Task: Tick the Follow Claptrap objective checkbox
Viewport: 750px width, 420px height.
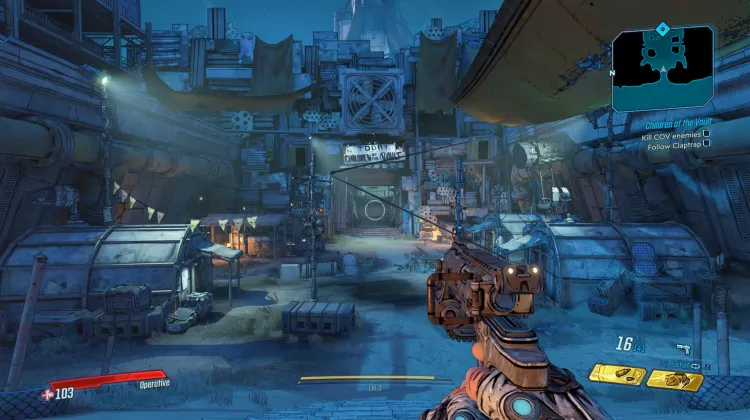Action: pos(706,143)
